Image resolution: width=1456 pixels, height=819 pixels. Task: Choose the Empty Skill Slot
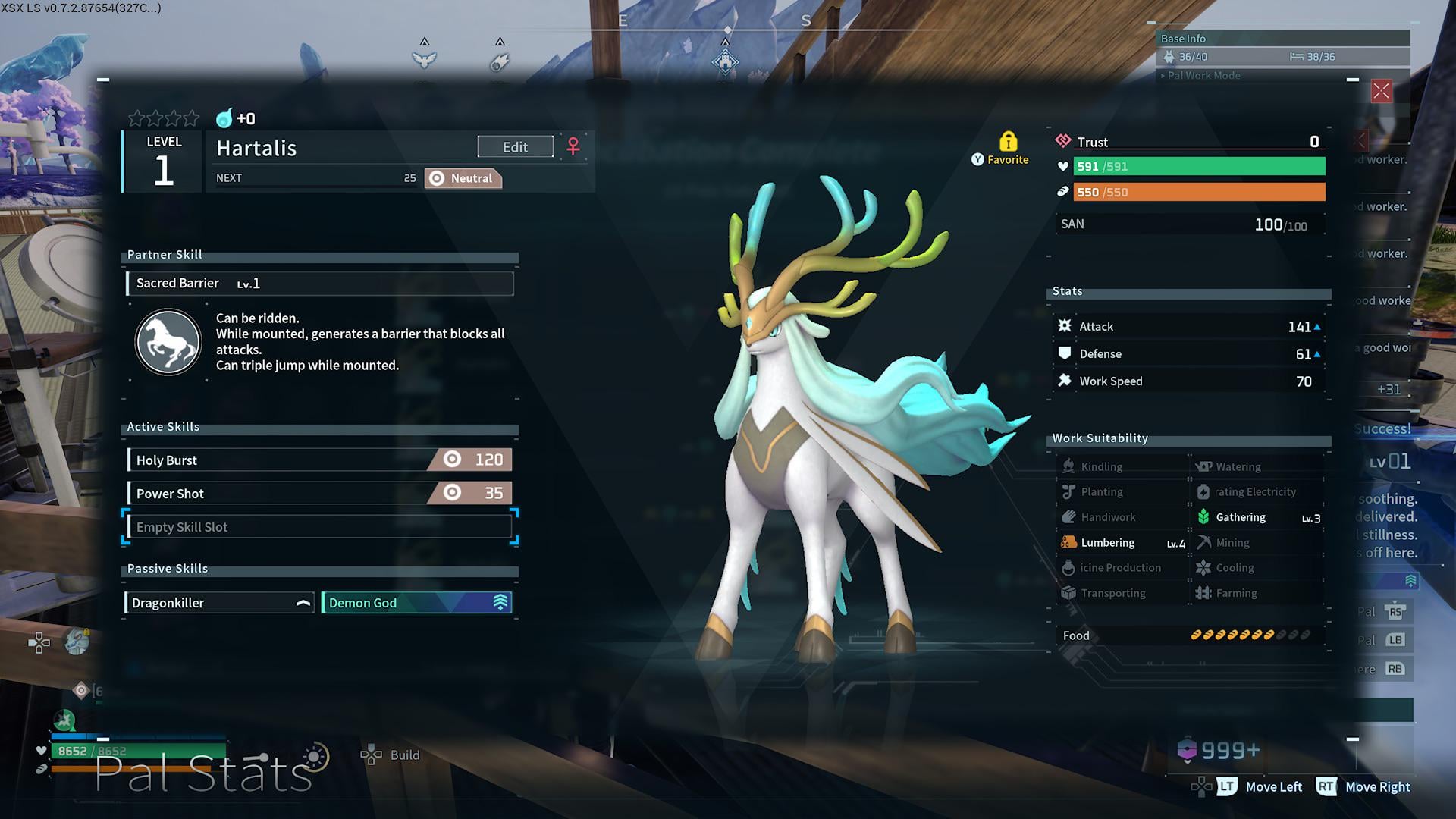click(x=319, y=527)
